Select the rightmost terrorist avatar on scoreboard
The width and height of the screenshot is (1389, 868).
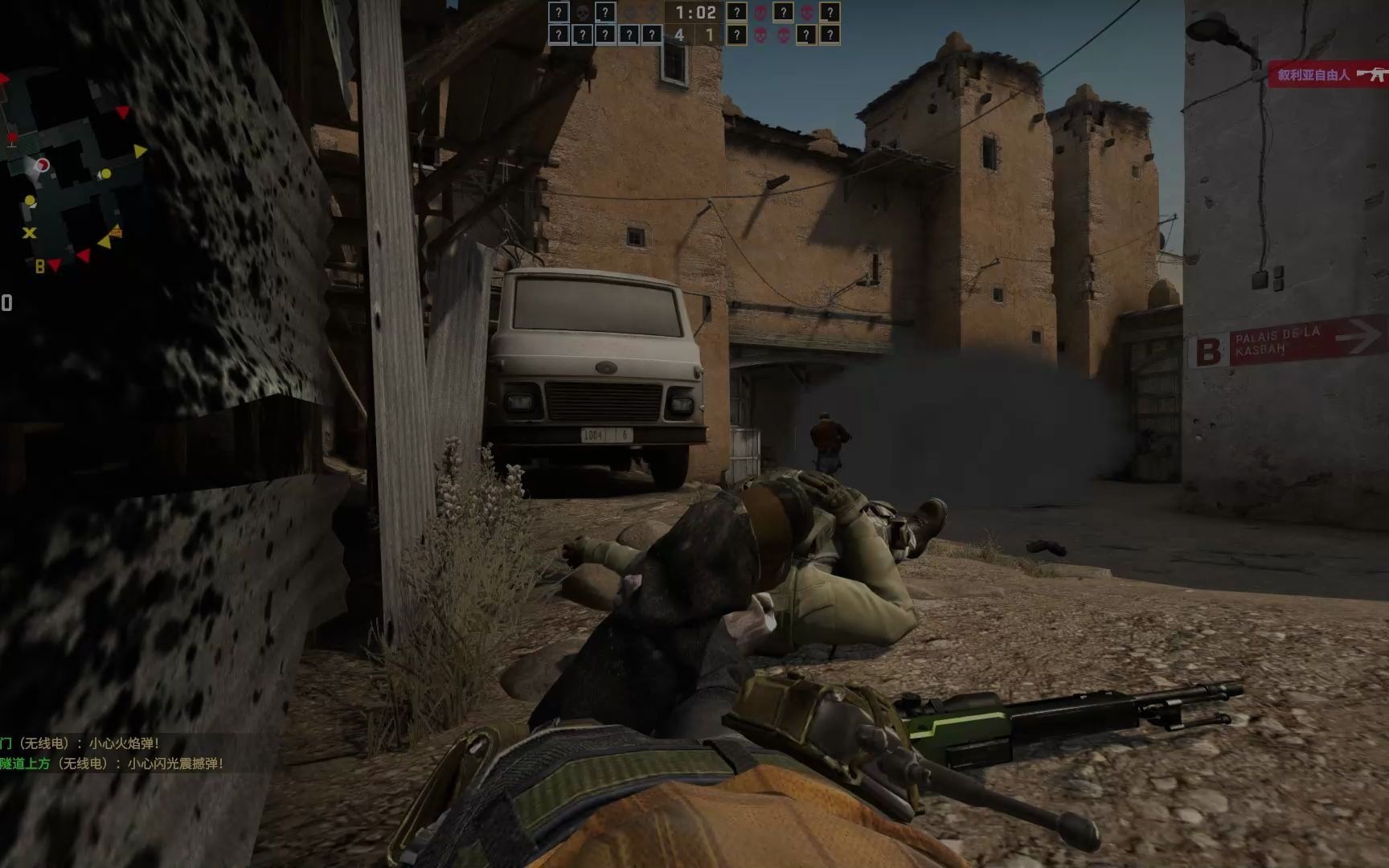(x=831, y=13)
